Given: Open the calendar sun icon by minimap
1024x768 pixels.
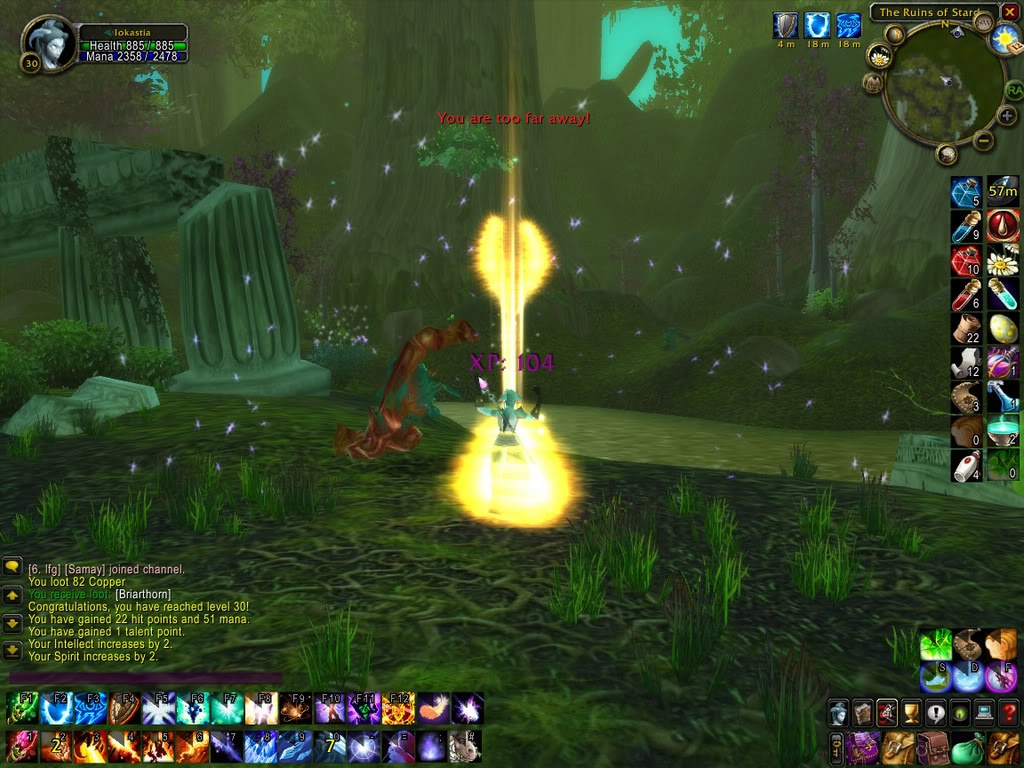Looking at the screenshot, I should [1005, 40].
